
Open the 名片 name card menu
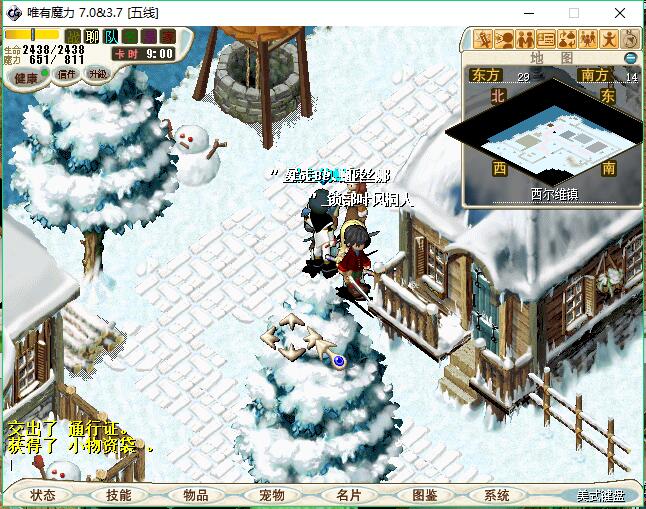(x=348, y=495)
